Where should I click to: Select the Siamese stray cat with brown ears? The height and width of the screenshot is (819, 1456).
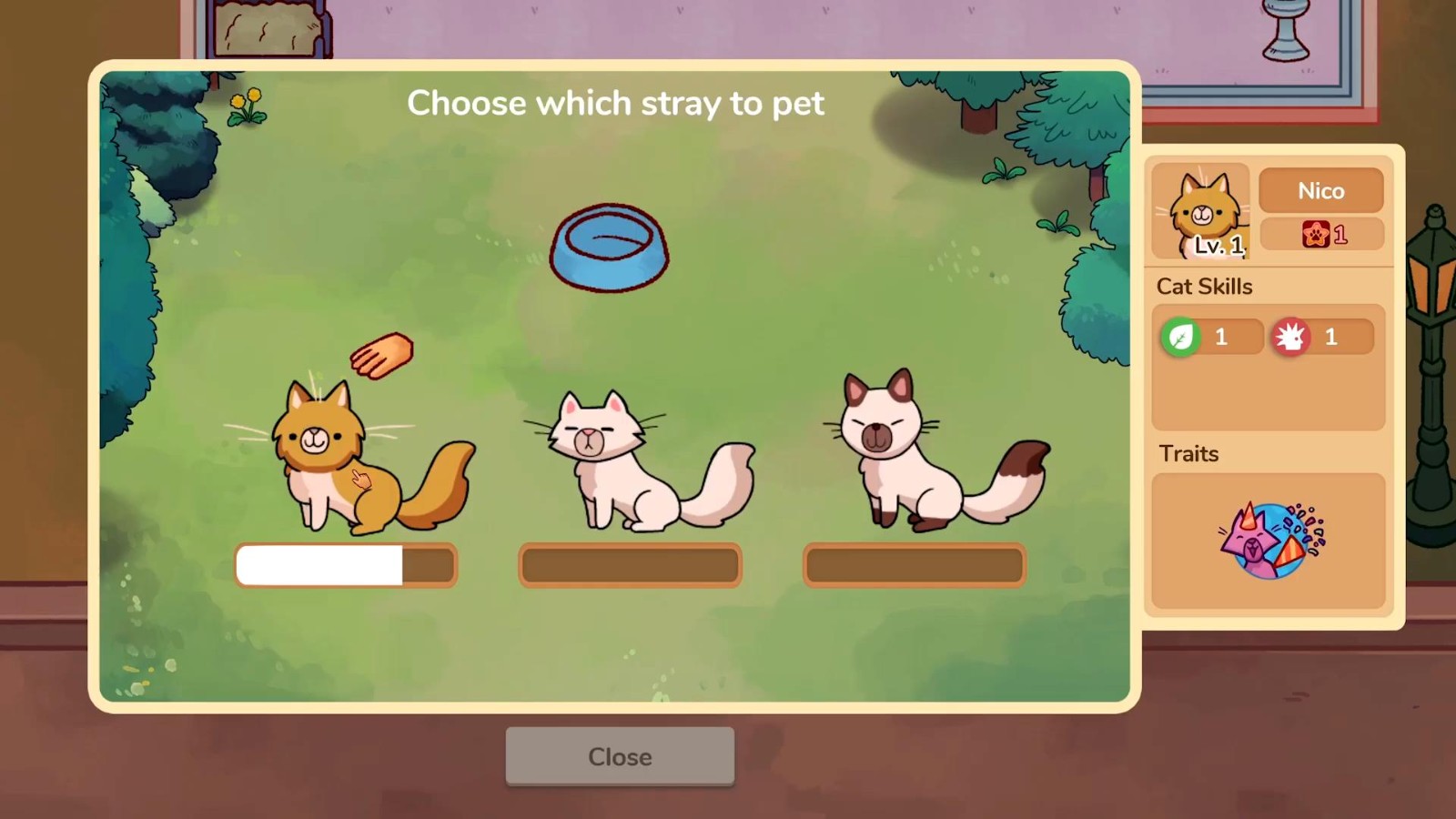pos(919,455)
